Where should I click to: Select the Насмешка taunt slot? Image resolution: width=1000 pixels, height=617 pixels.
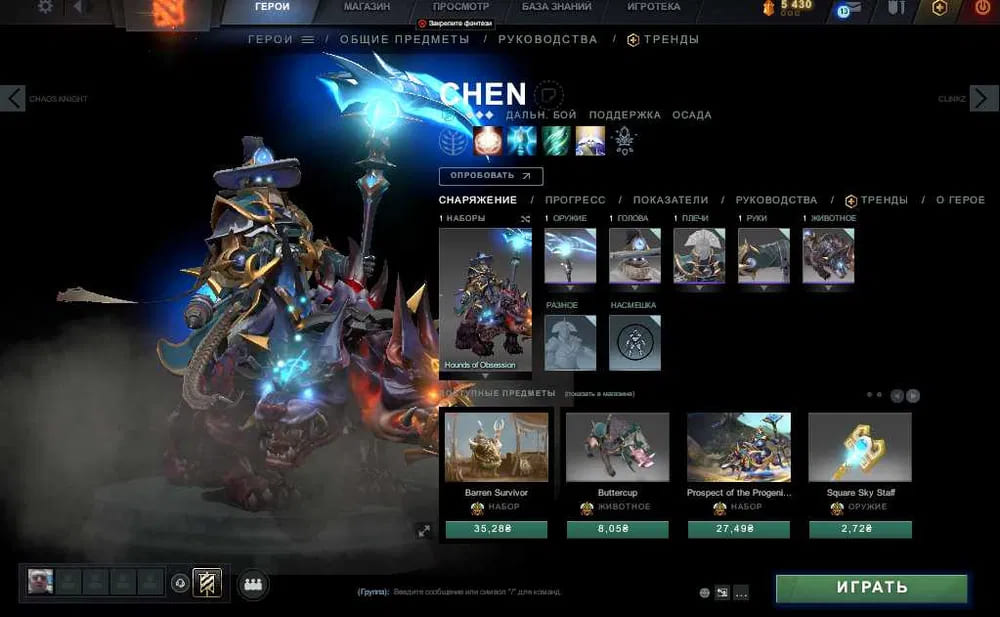[635, 343]
